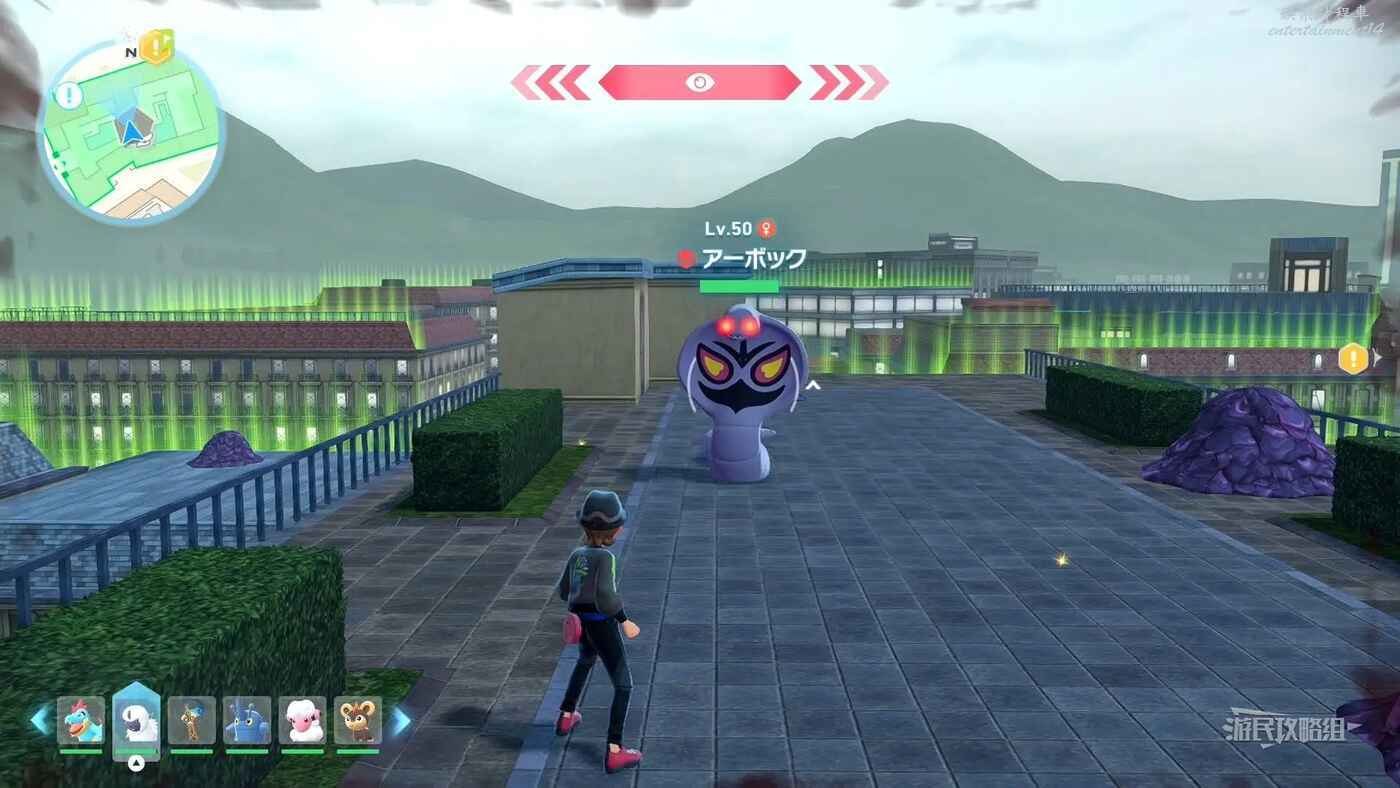The image size is (1400, 788).
Task: Switch to the Heracross party slot
Action: pos(247,720)
